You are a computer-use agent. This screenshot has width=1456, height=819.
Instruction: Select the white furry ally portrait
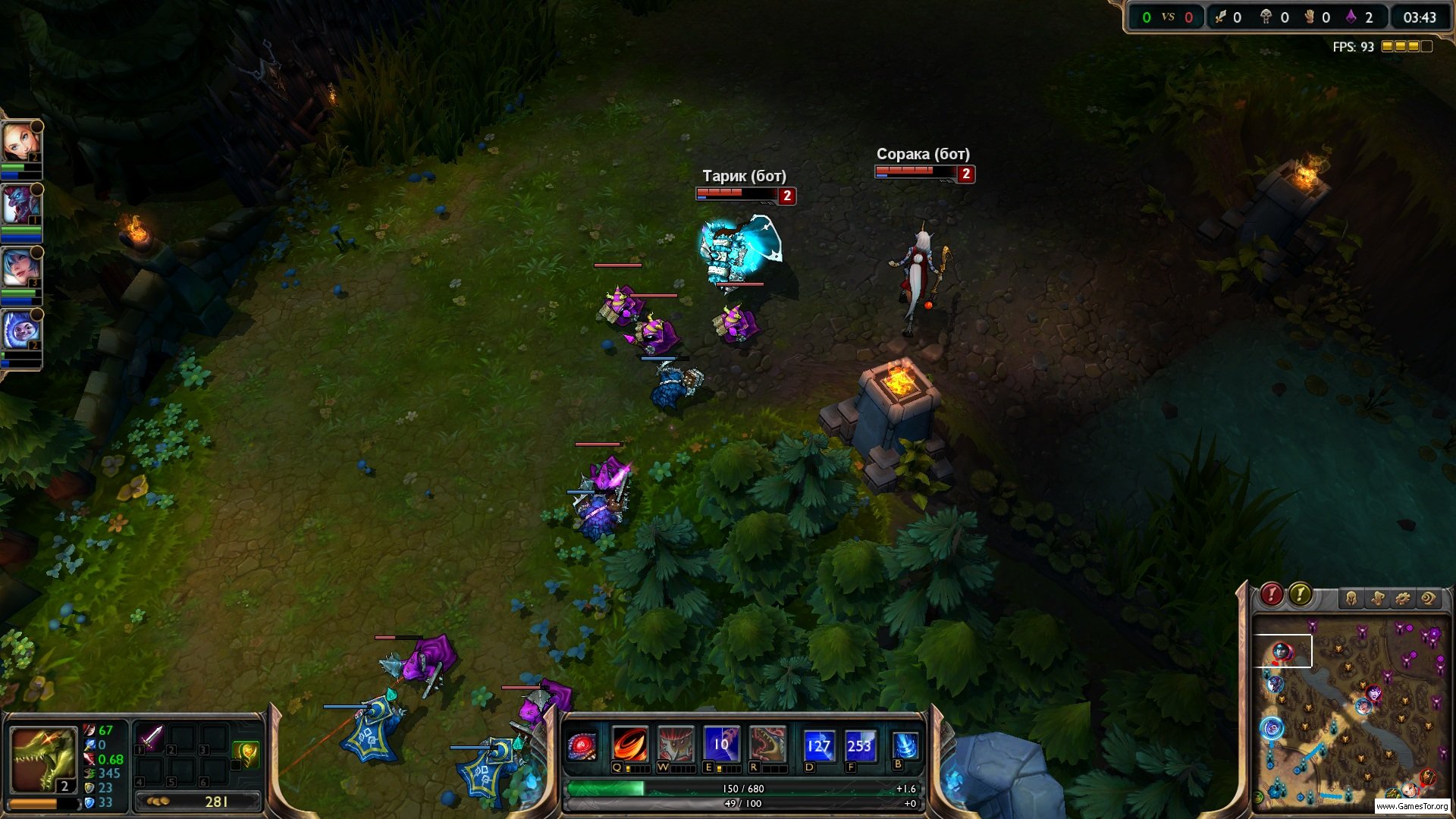coord(20,331)
